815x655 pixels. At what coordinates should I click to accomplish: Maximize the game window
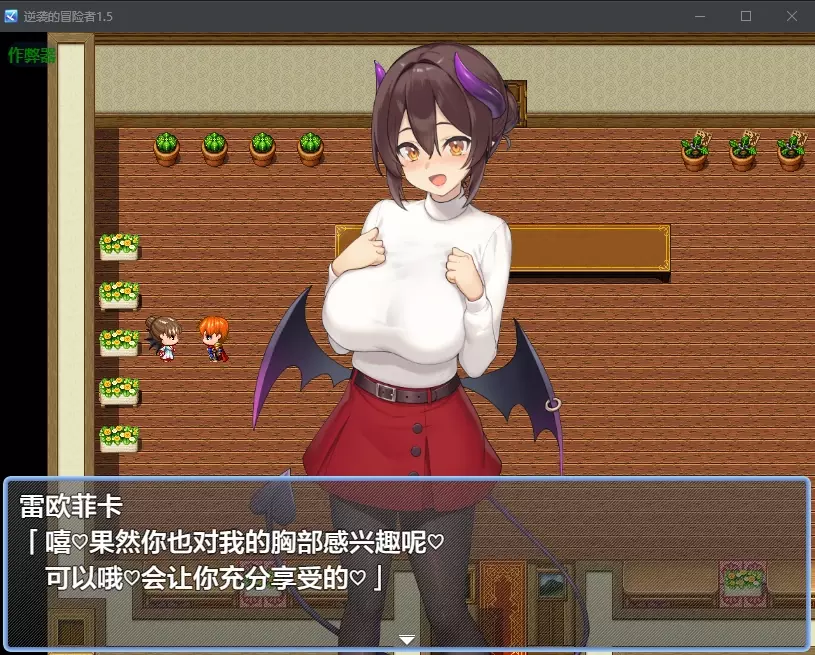click(746, 16)
